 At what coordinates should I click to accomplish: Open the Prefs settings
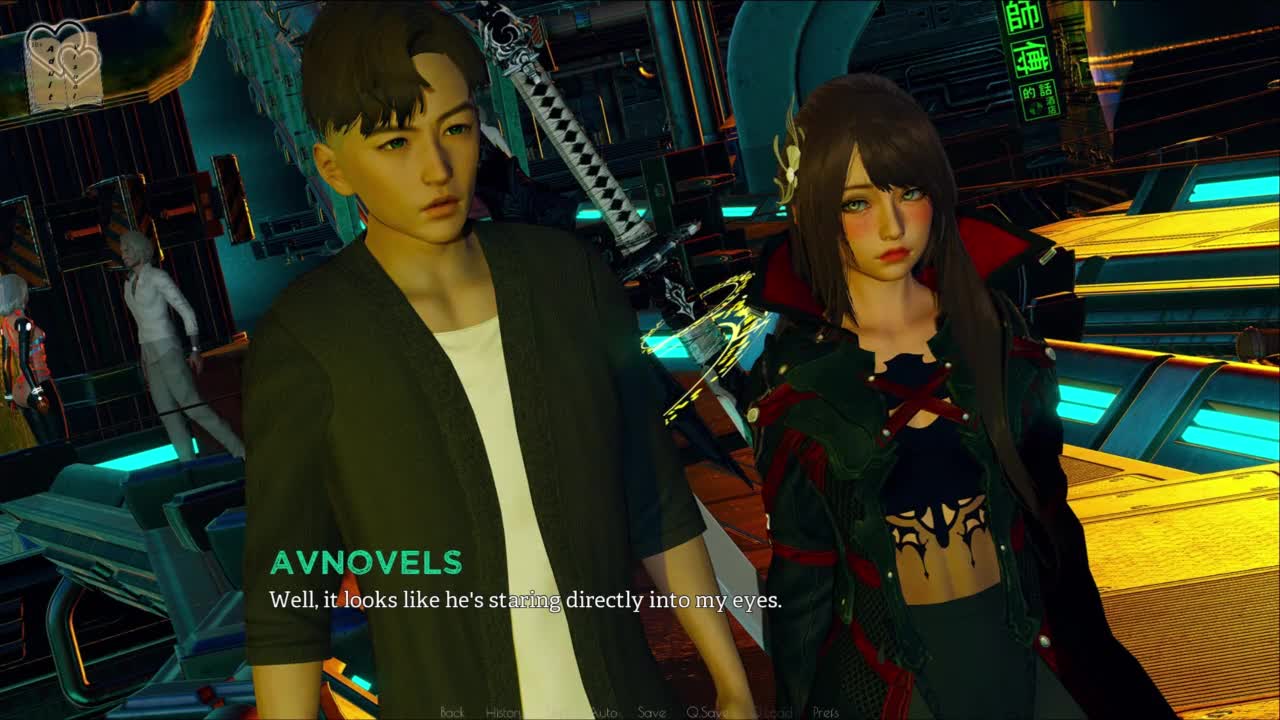click(x=826, y=712)
